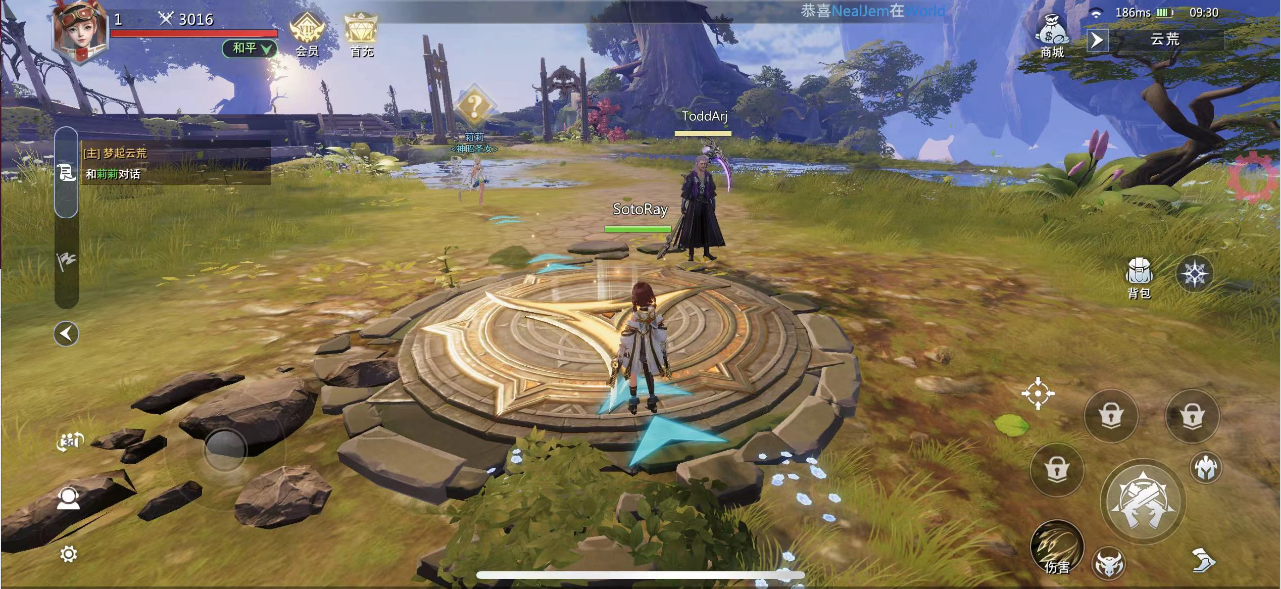Viewport: 1281px width, 589px height.
Task: Expand the 云荒 map panel arrow
Action: (1098, 40)
